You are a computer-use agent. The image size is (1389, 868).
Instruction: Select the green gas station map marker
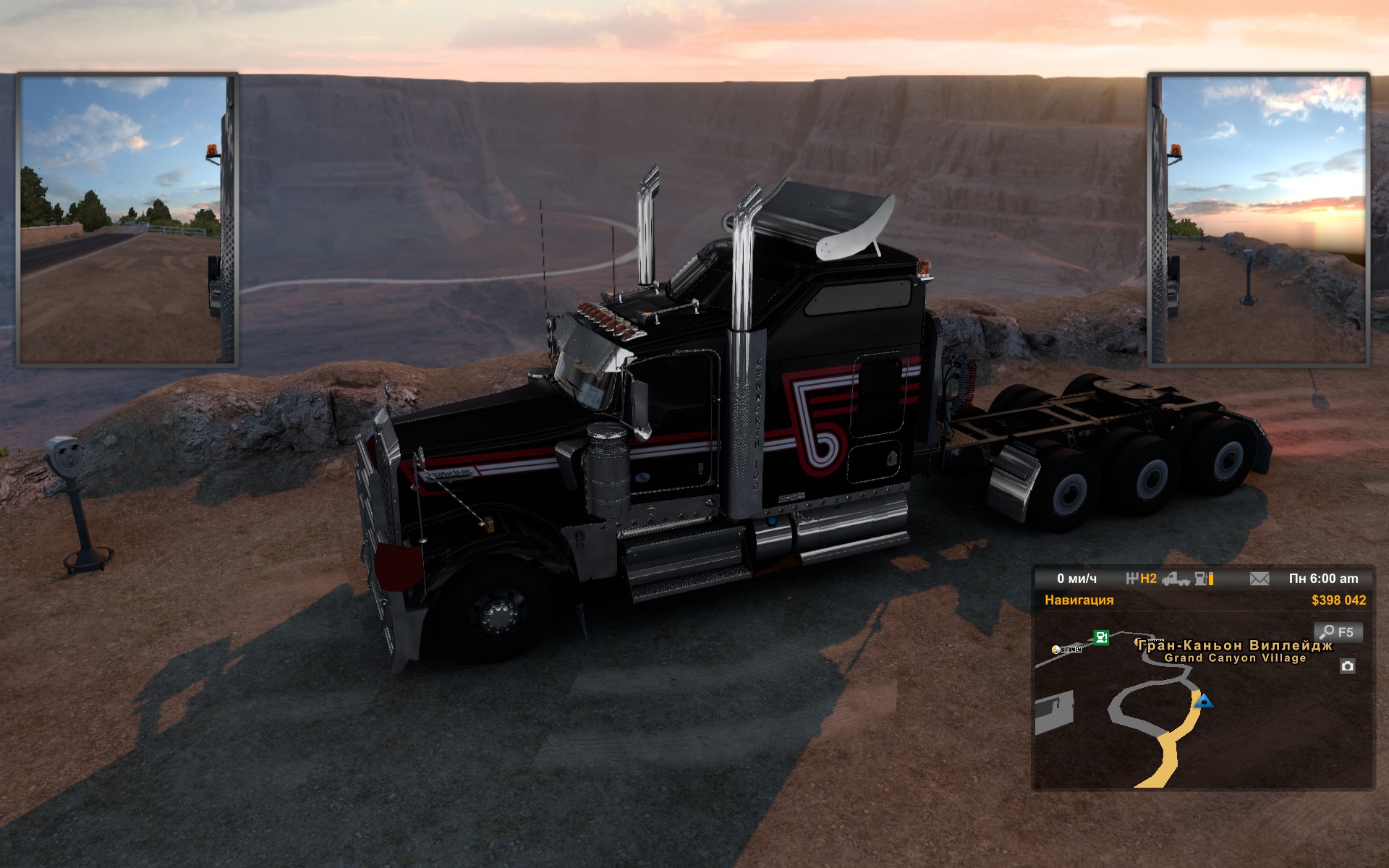tap(1101, 637)
